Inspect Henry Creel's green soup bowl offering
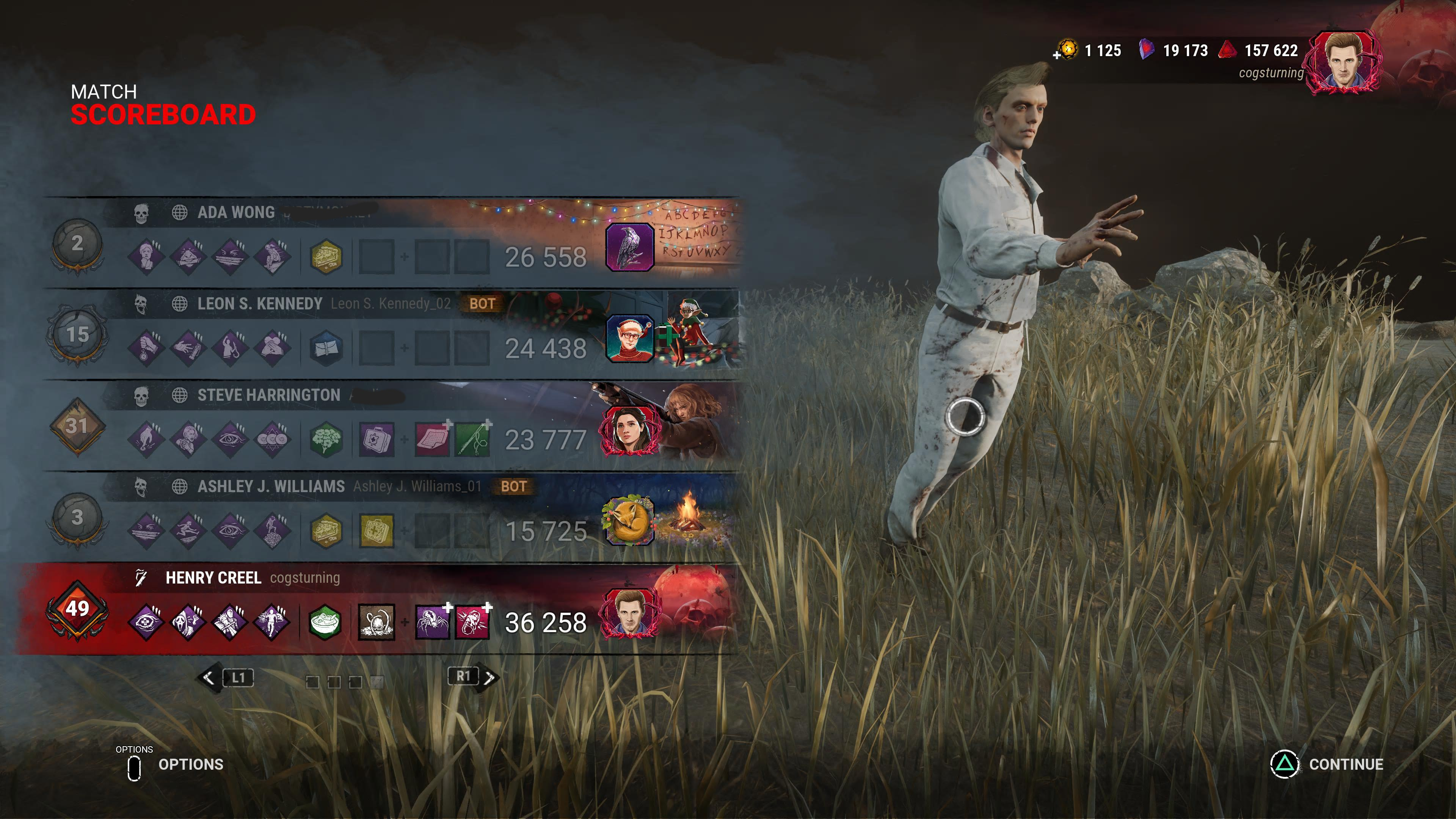The image size is (1456, 819). [x=326, y=622]
